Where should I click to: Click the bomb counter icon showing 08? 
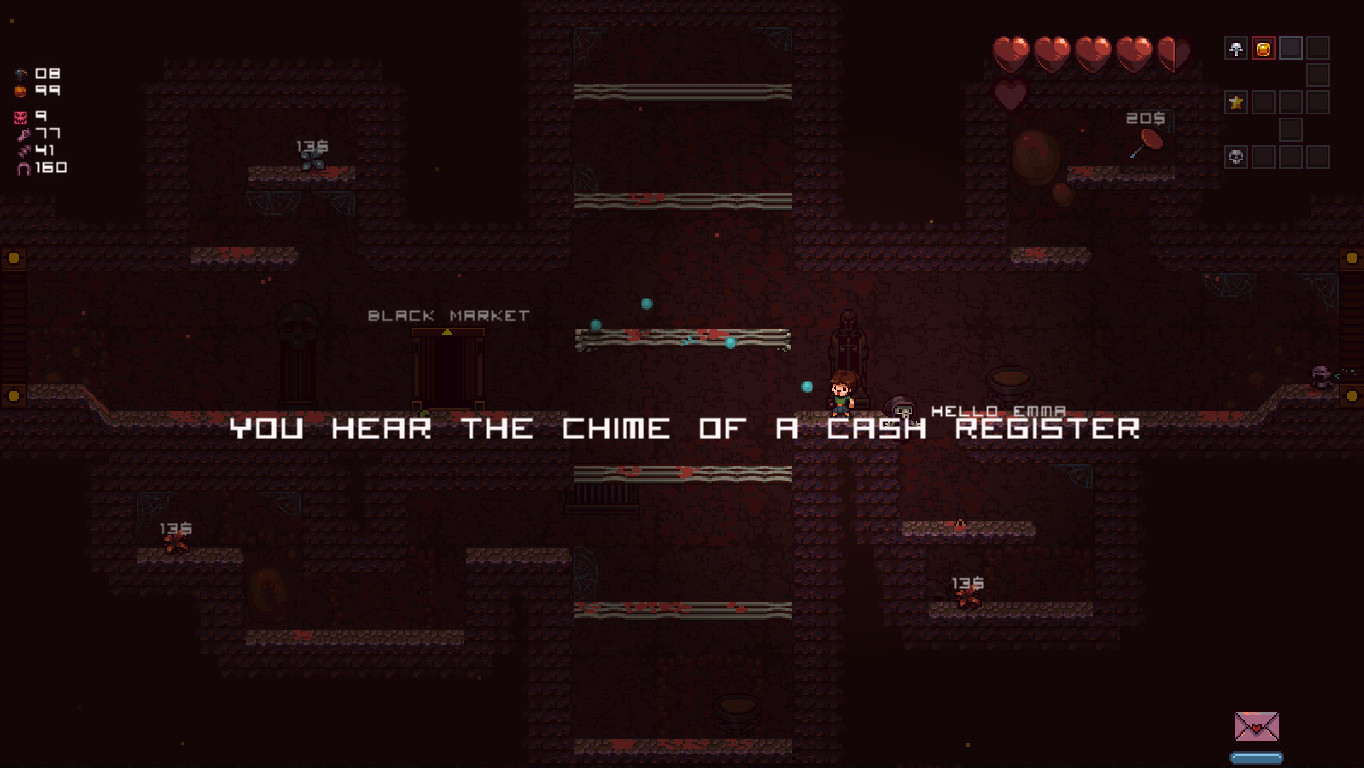20,74
